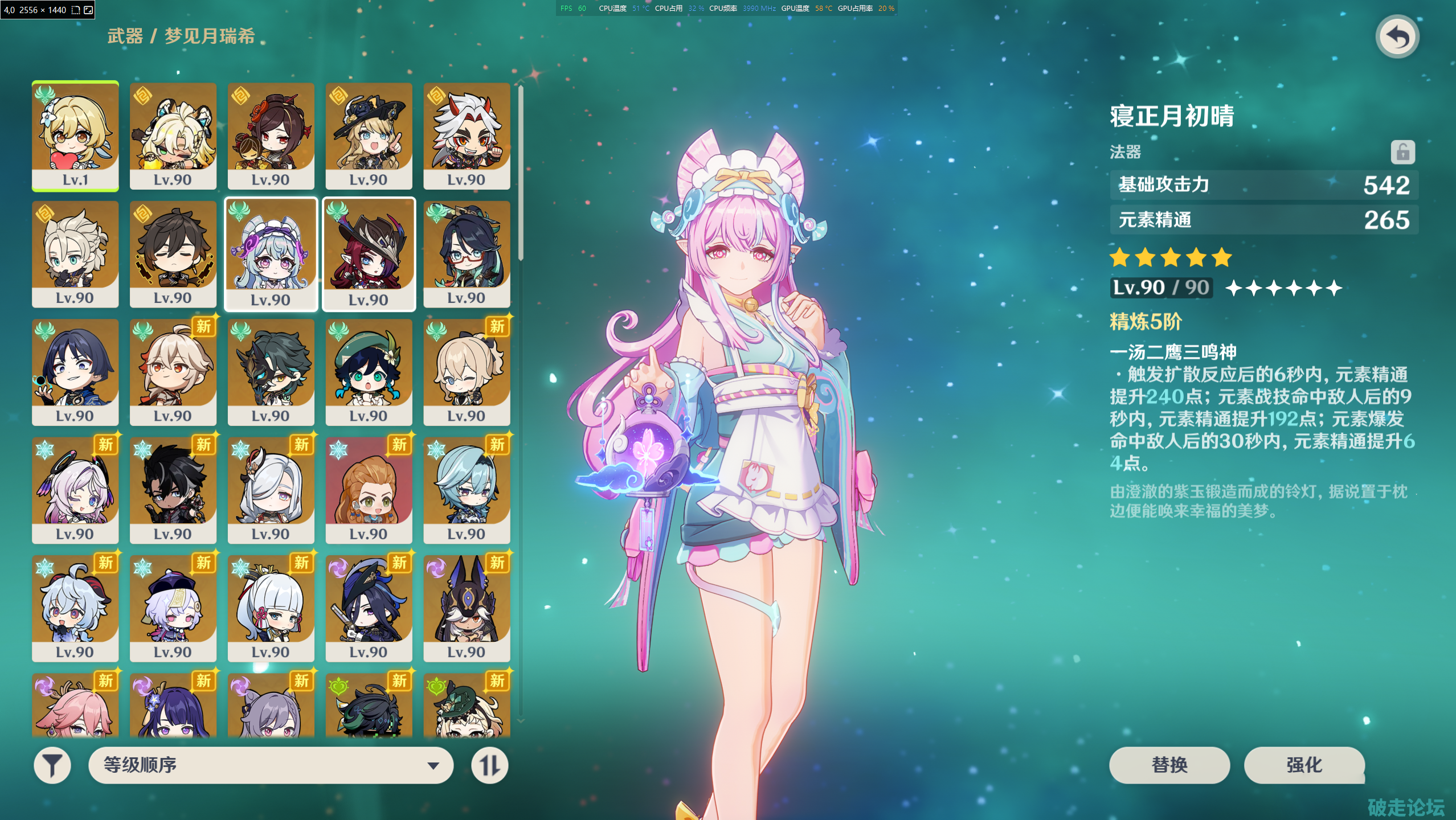Pick the orange-haired tile with red background
This screenshot has width=1456, height=820.
coord(369,490)
